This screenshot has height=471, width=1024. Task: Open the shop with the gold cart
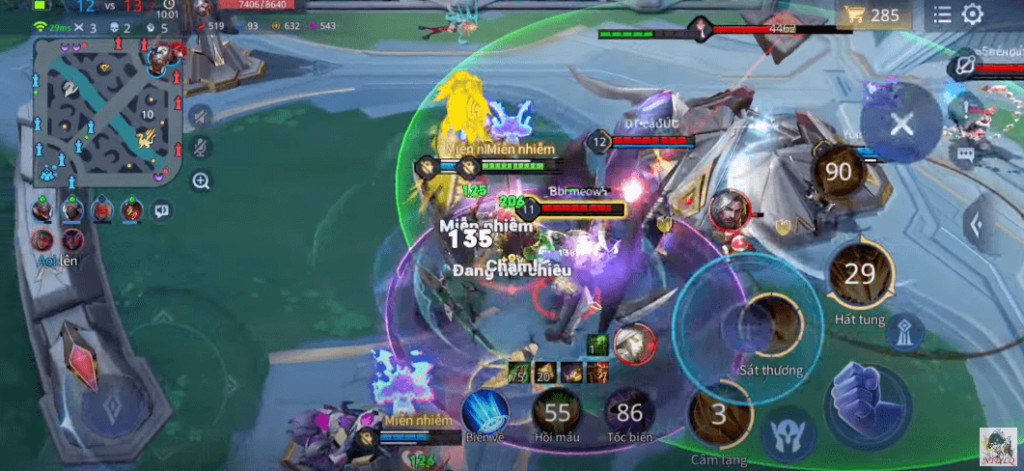coord(873,15)
